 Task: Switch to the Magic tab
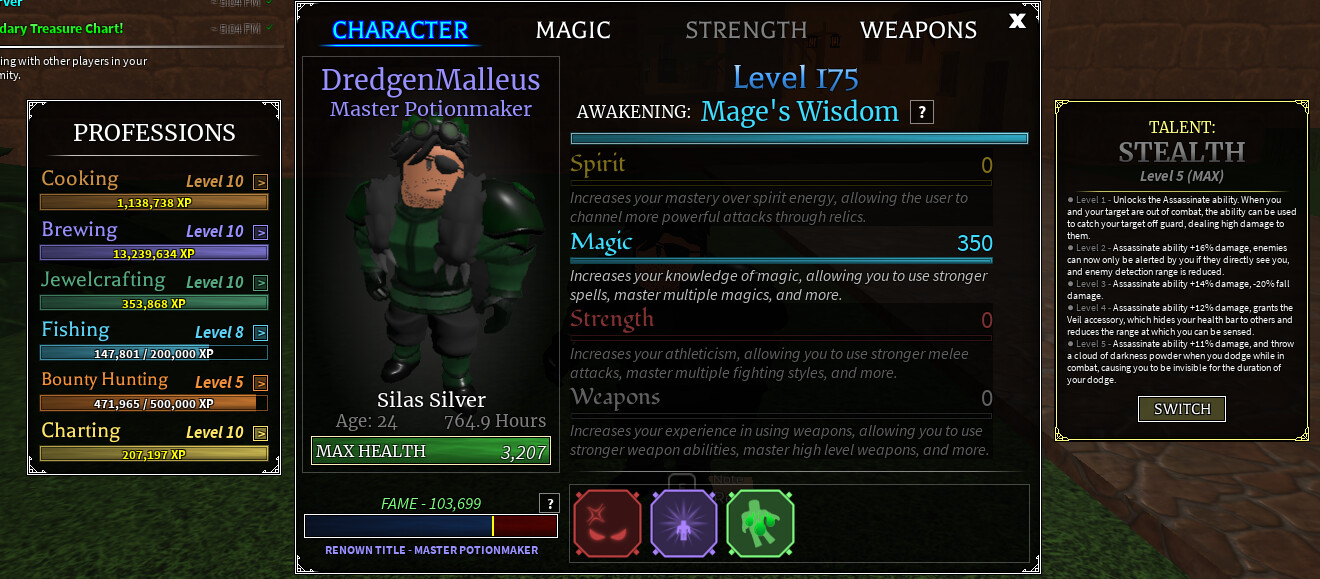coord(573,30)
